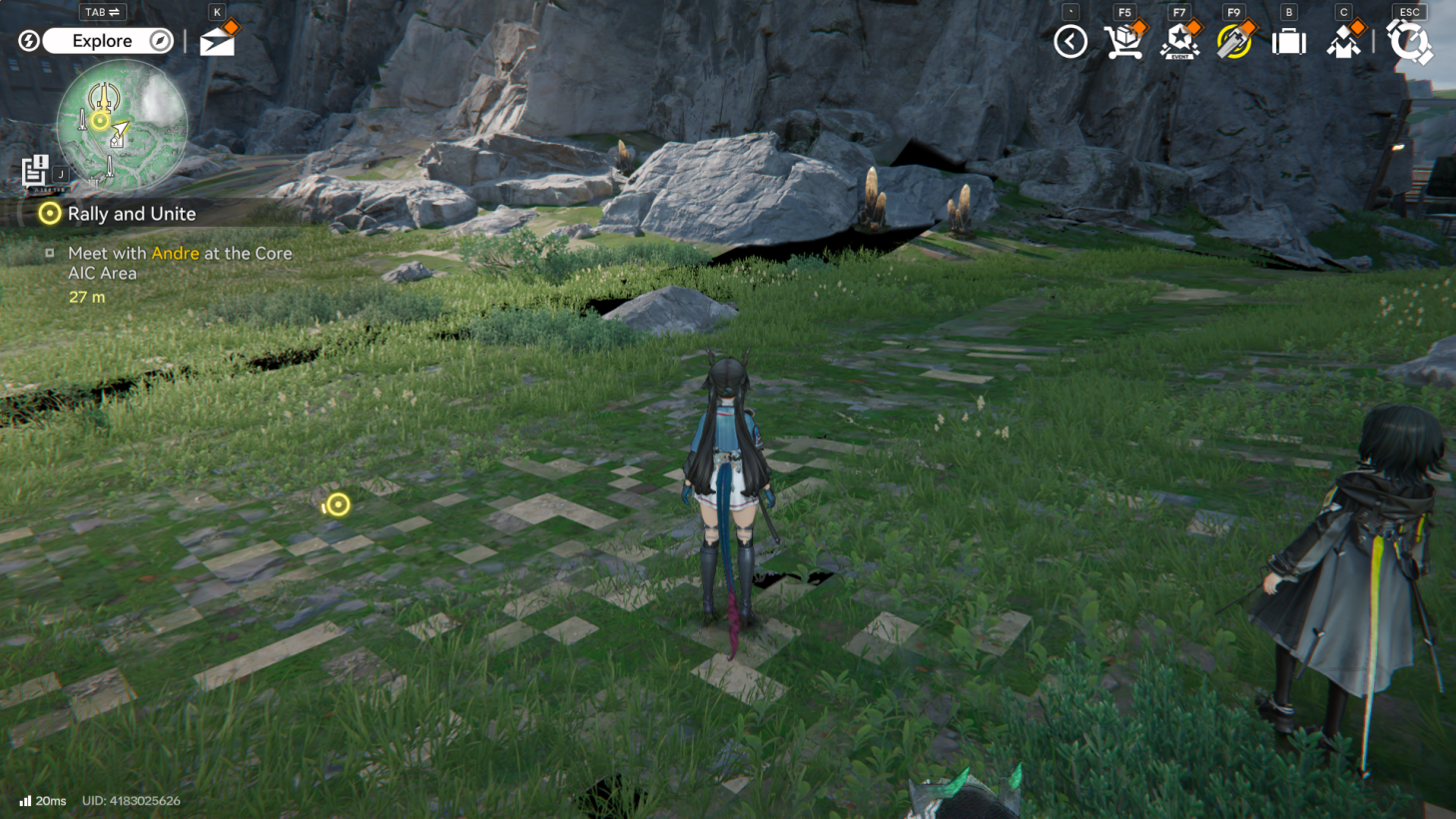Open the circular minimap
The height and width of the screenshot is (819, 1456).
[x=122, y=127]
